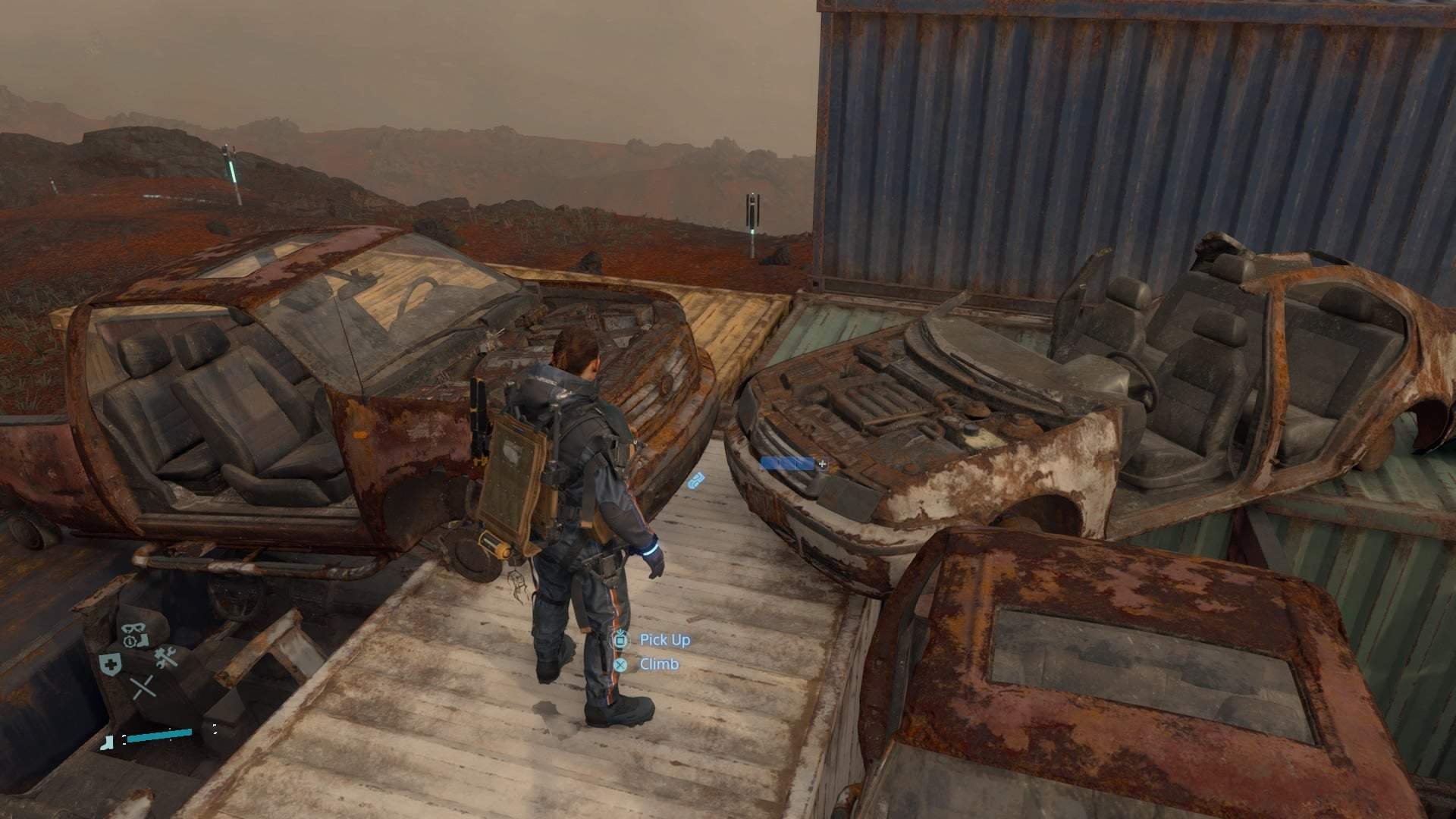Click the medal badge icon near the goggles
The width and height of the screenshot is (1456, 819).
(x=129, y=642)
